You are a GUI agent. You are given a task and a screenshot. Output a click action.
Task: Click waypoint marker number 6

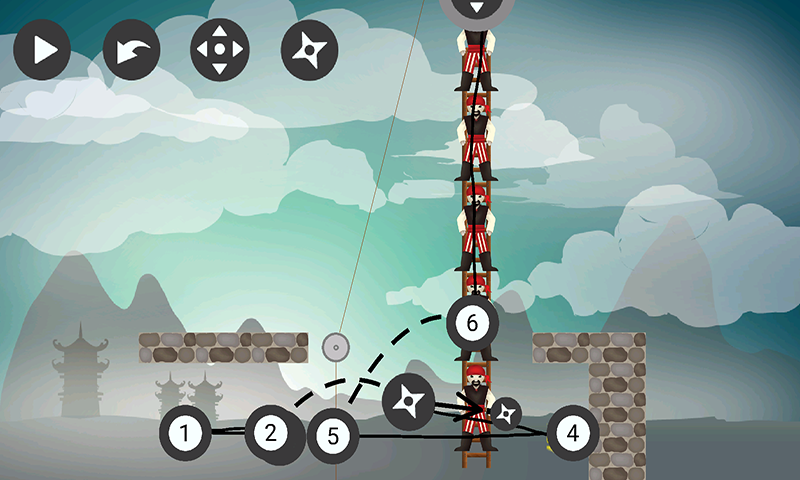tap(472, 322)
